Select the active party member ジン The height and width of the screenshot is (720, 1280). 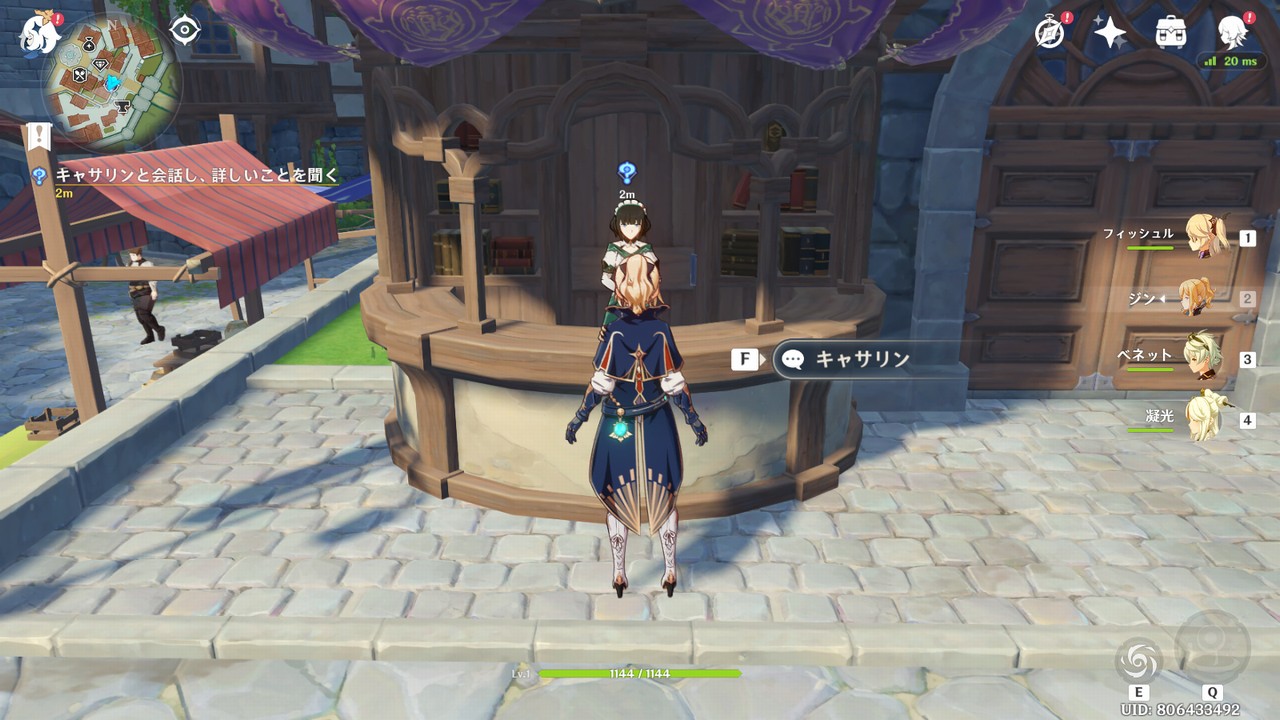(x=1195, y=297)
